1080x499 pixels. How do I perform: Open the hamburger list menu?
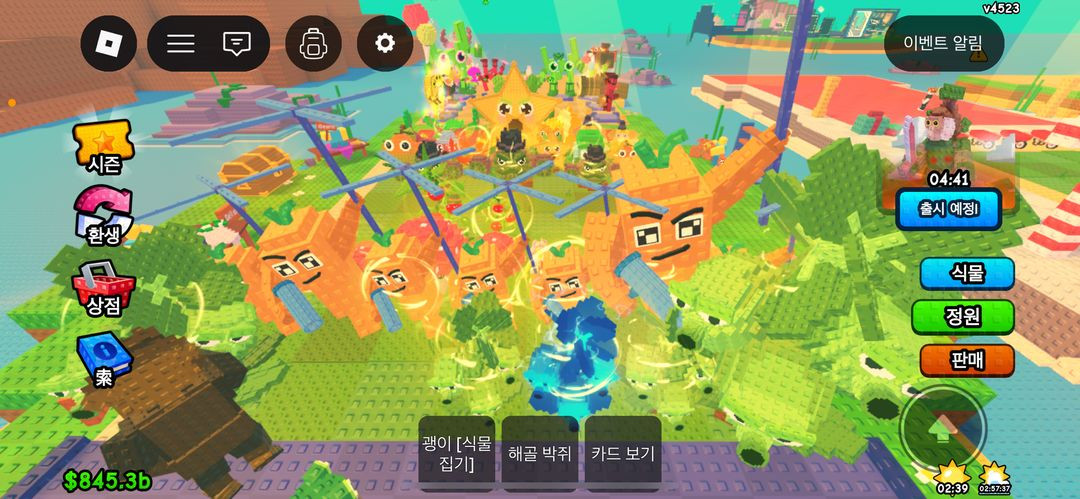181,43
